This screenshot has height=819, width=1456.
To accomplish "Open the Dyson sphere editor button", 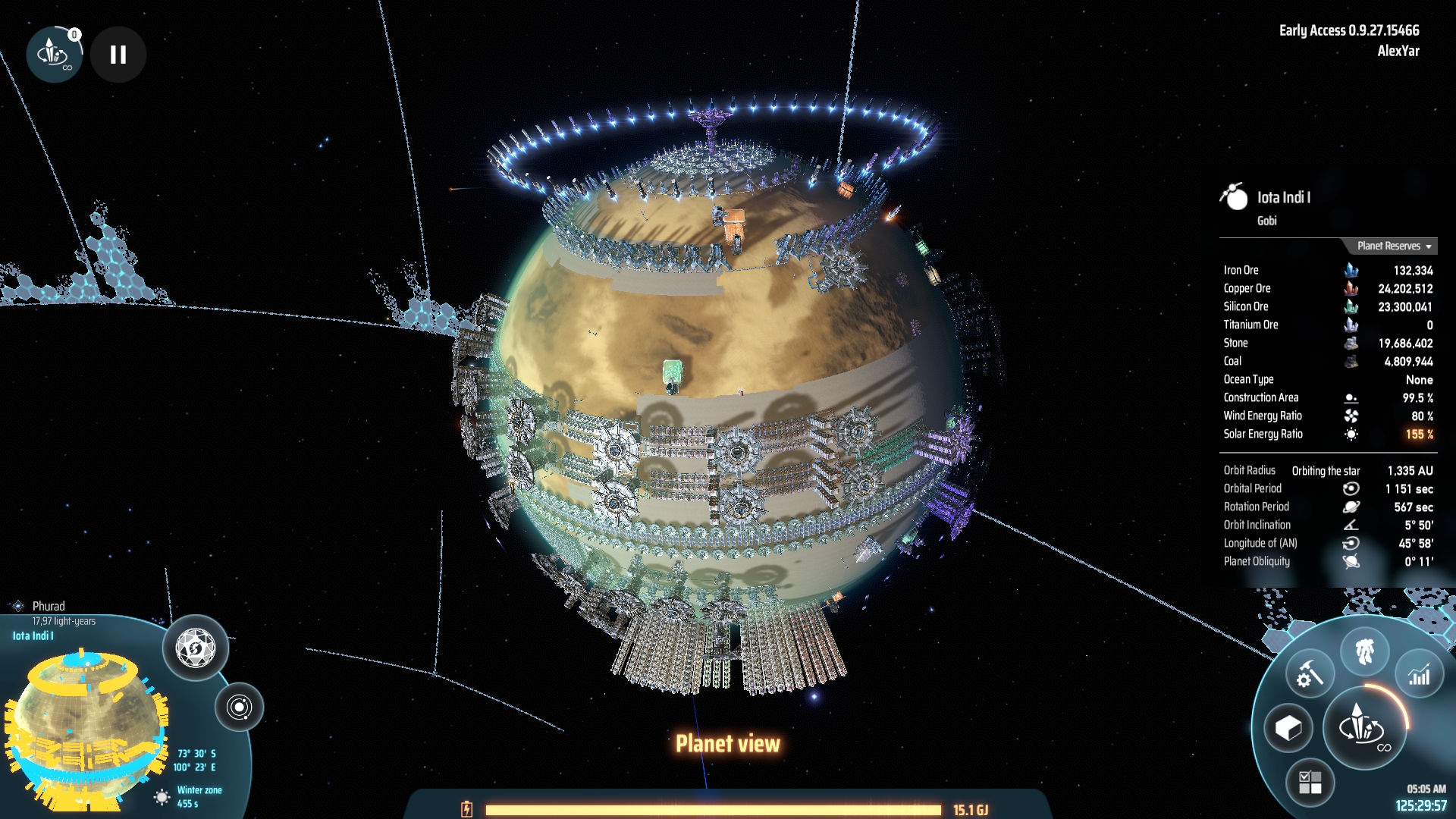I will (x=196, y=648).
